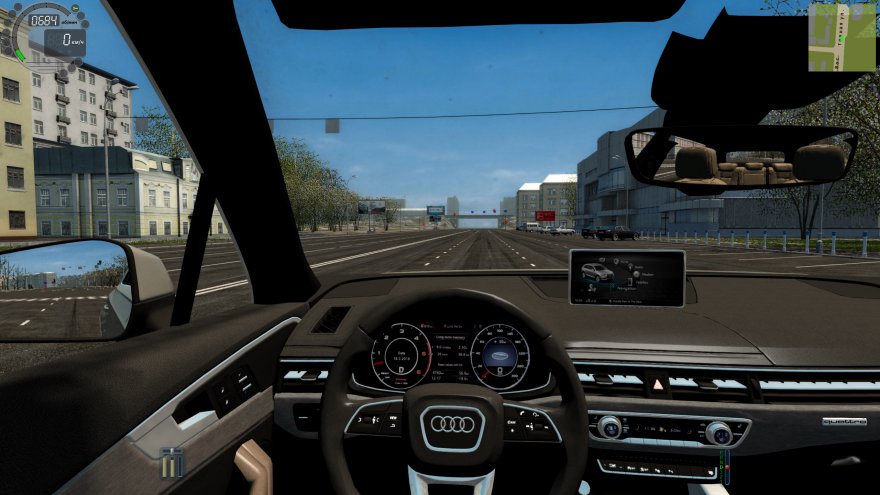Click the minimap in the corner
This screenshot has width=880, height=495.
[841, 37]
